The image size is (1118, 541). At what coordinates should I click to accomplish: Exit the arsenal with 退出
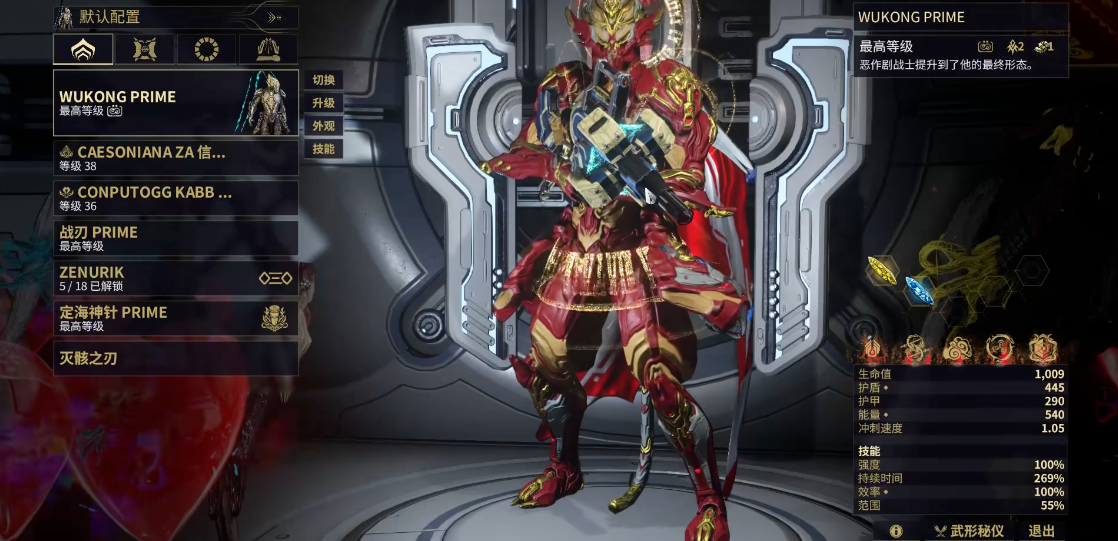point(1042,531)
